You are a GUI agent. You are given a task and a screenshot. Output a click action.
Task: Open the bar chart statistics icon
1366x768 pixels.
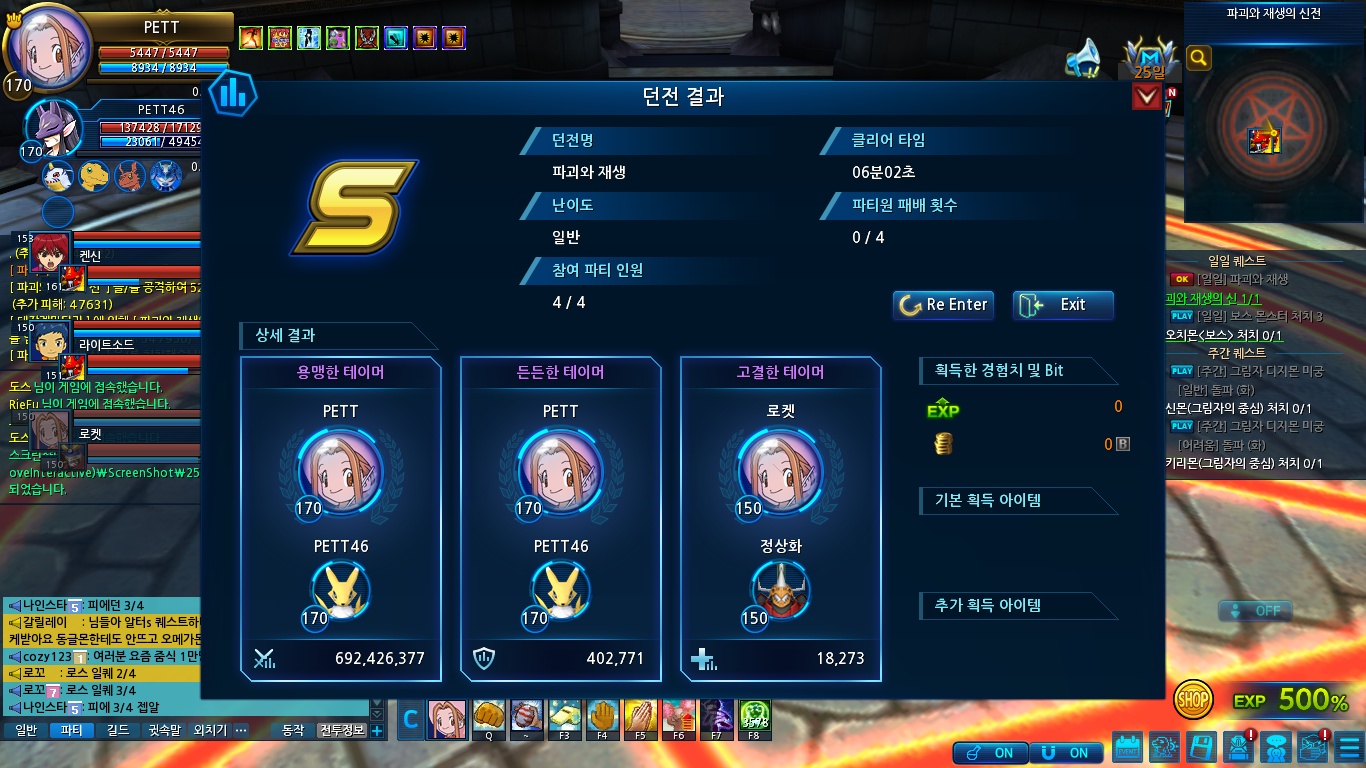click(233, 94)
